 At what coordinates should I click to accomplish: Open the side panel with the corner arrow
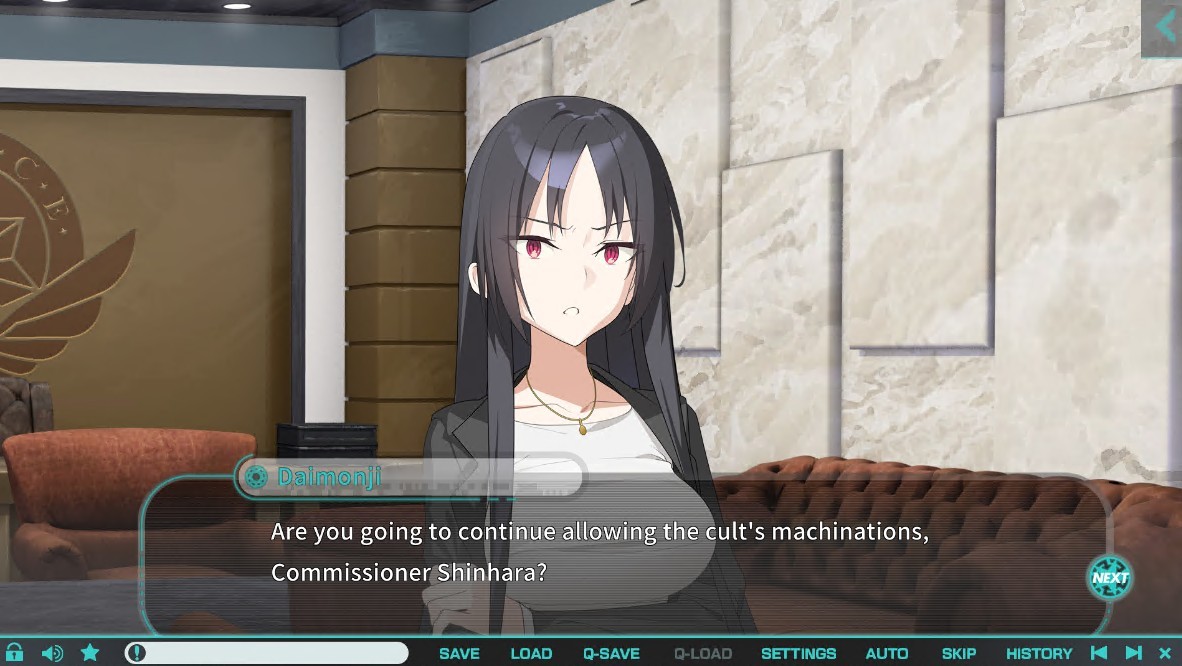(x=1164, y=27)
